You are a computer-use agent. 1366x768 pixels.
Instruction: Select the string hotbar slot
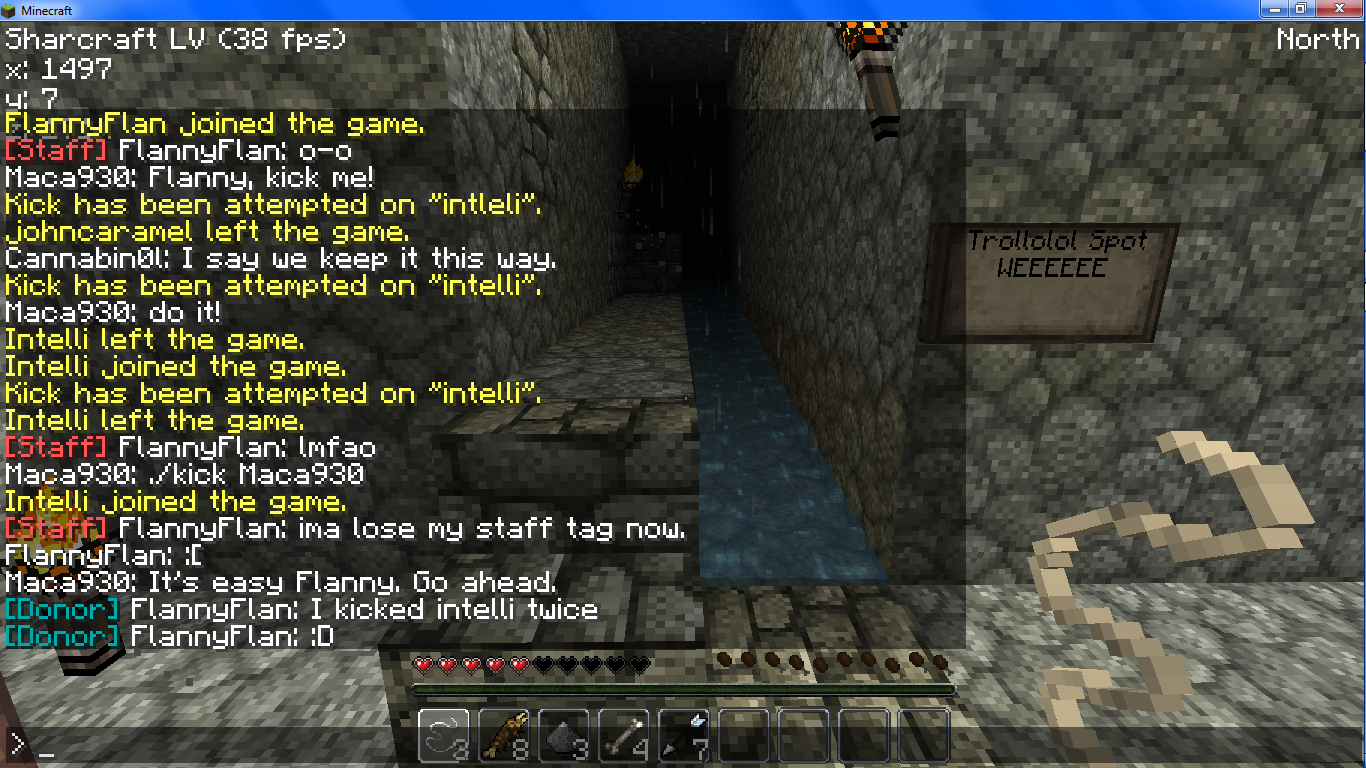[x=444, y=736]
